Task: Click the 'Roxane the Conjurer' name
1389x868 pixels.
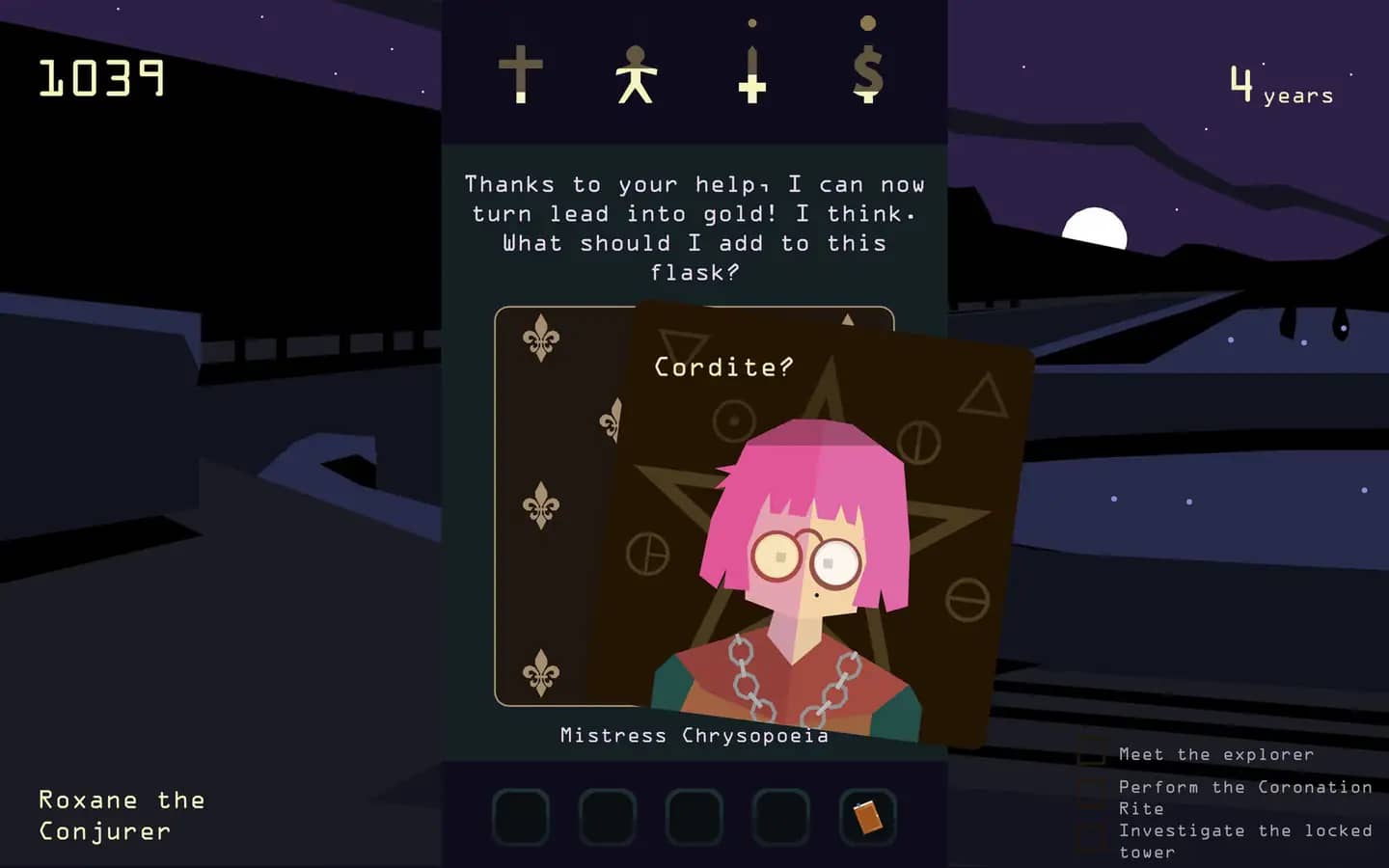Action: click(121, 815)
